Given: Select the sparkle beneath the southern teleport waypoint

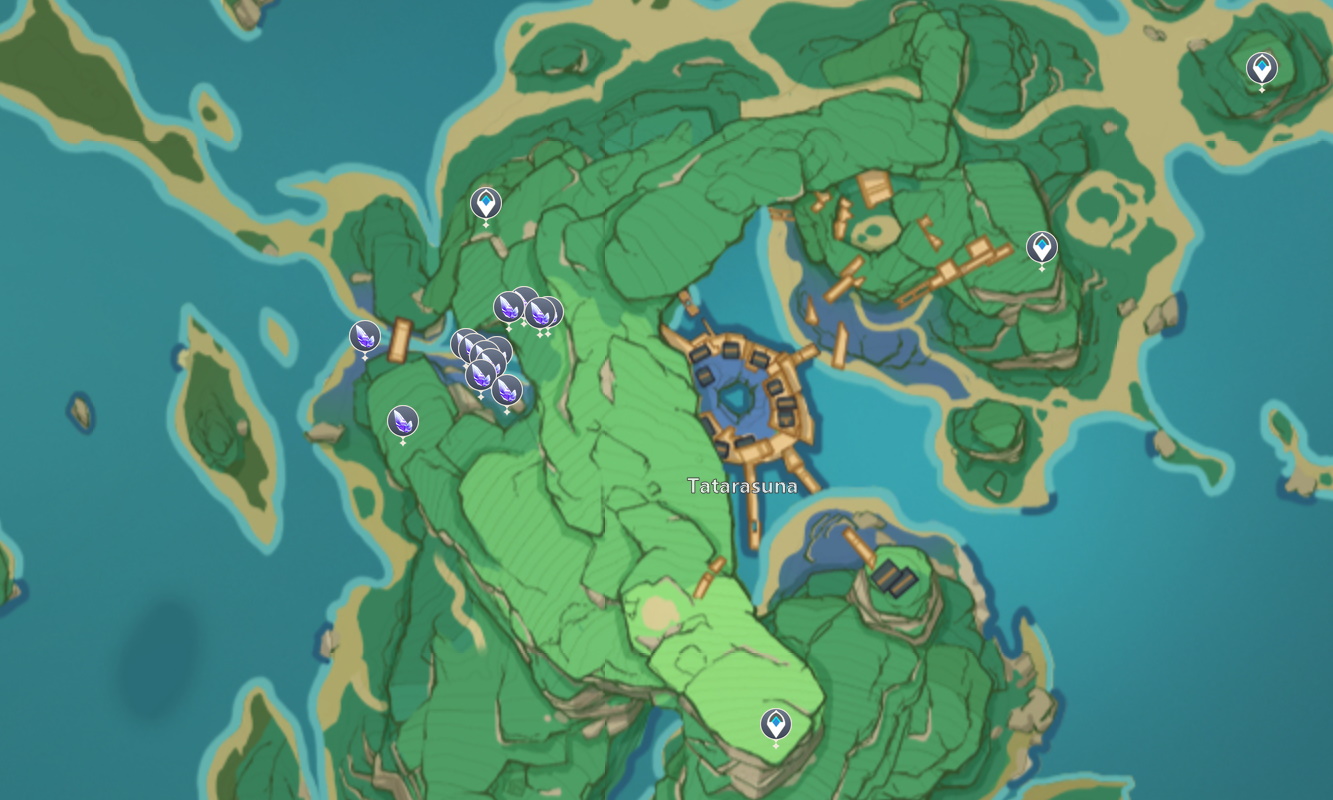Looking at the screenshot, I should [776, 745].
